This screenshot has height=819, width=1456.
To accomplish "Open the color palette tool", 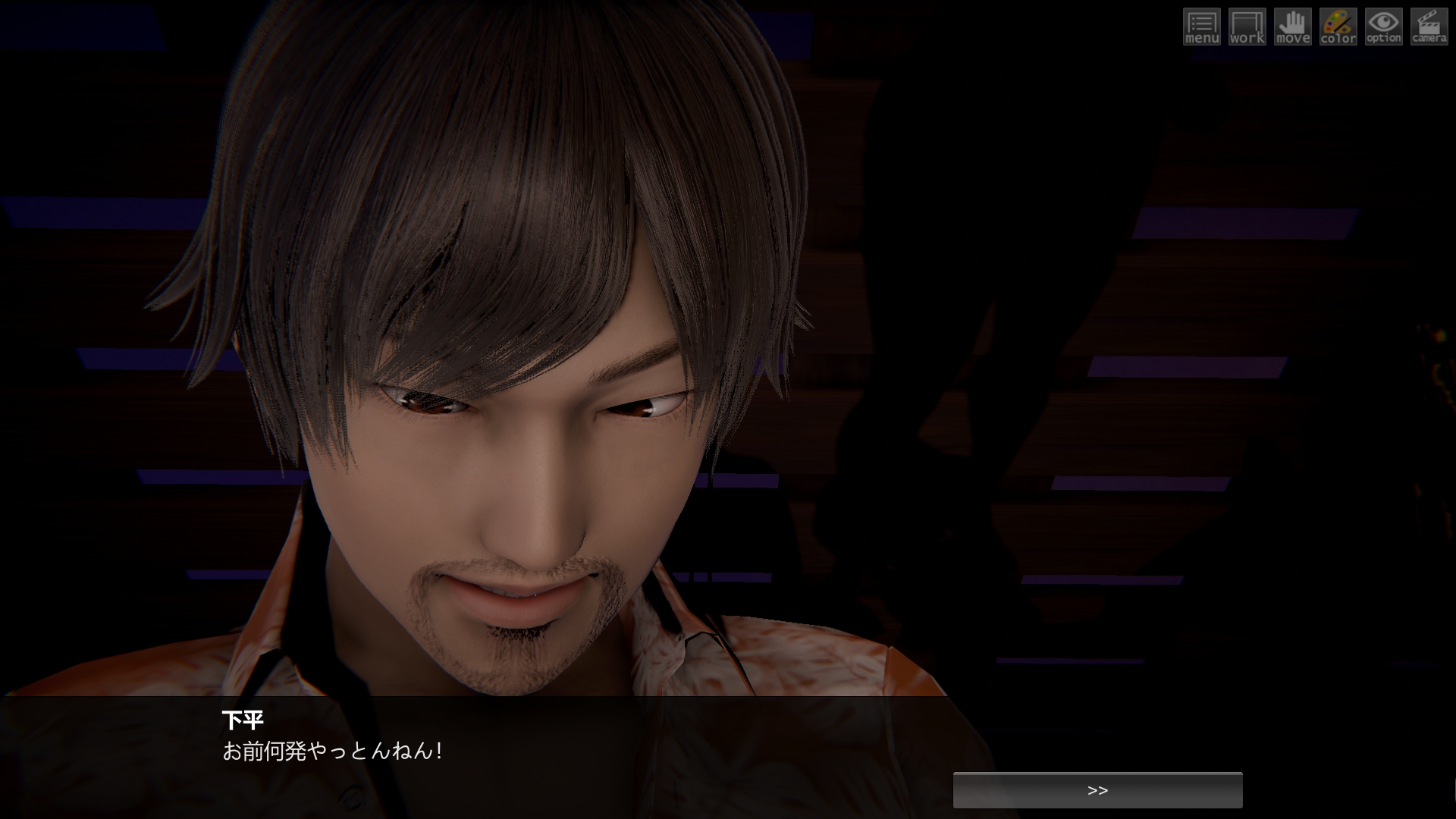I will [x=1338, y=27].
